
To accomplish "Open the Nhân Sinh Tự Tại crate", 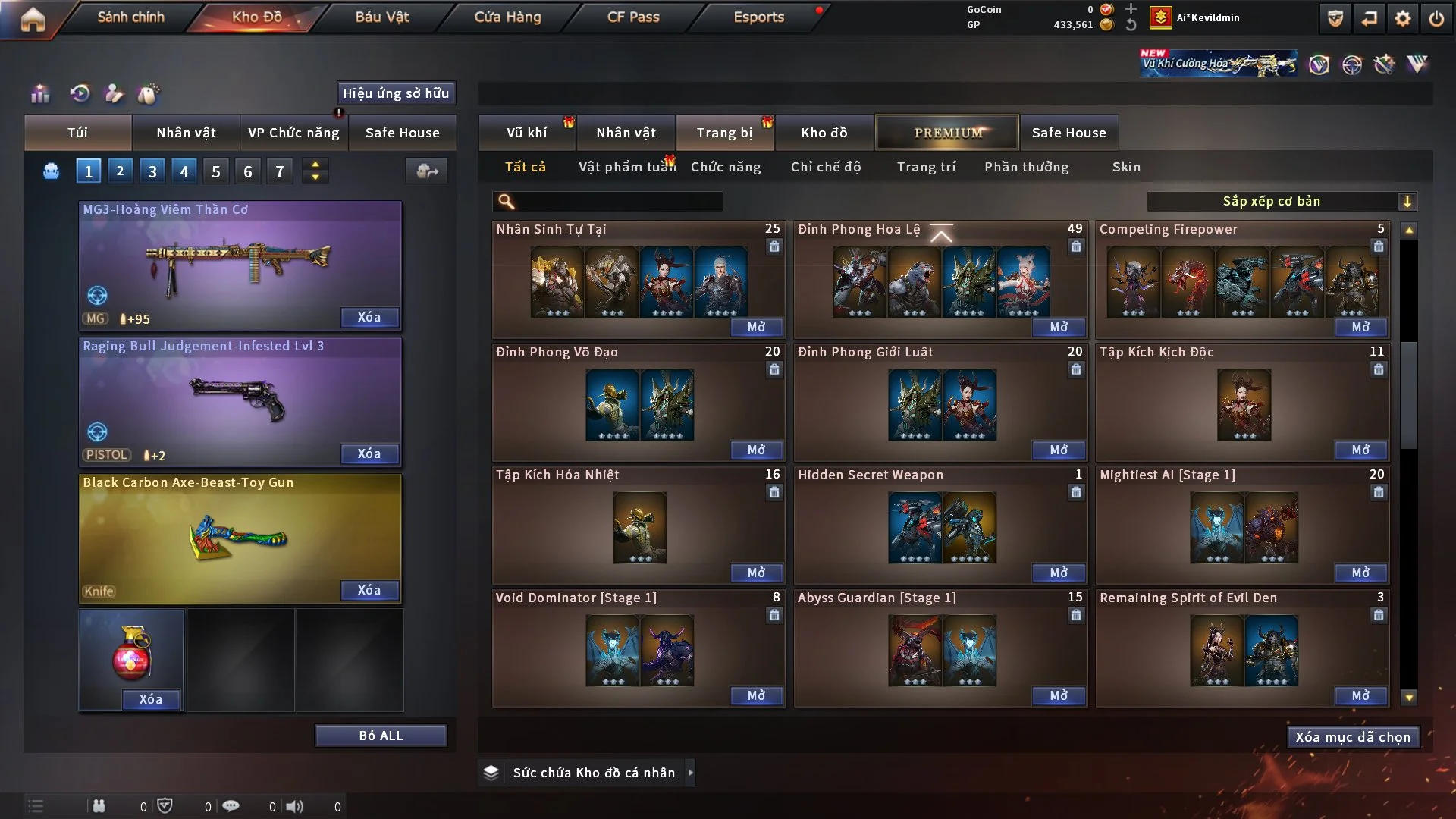I will tap(756, 327).
